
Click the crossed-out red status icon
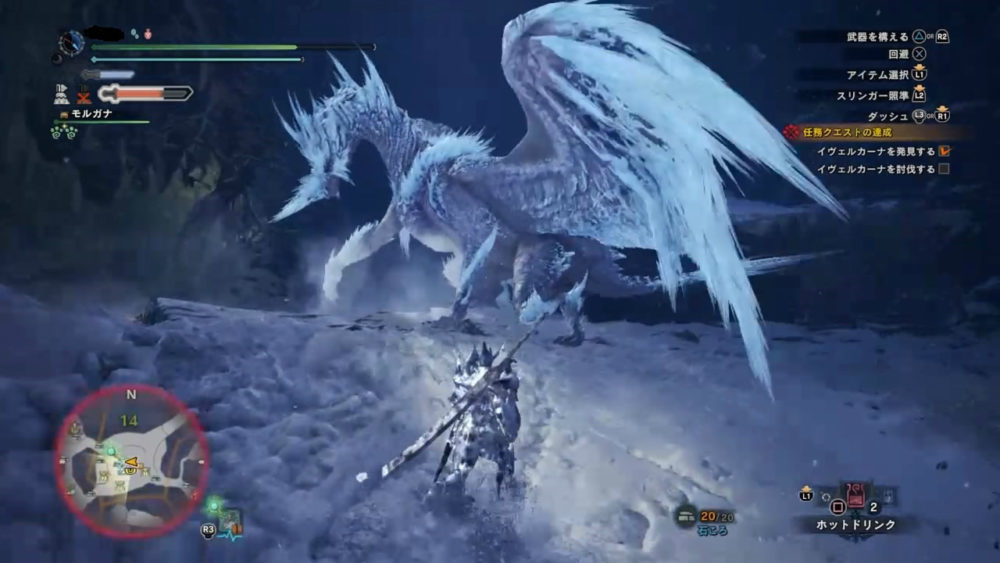pos(84,94)
